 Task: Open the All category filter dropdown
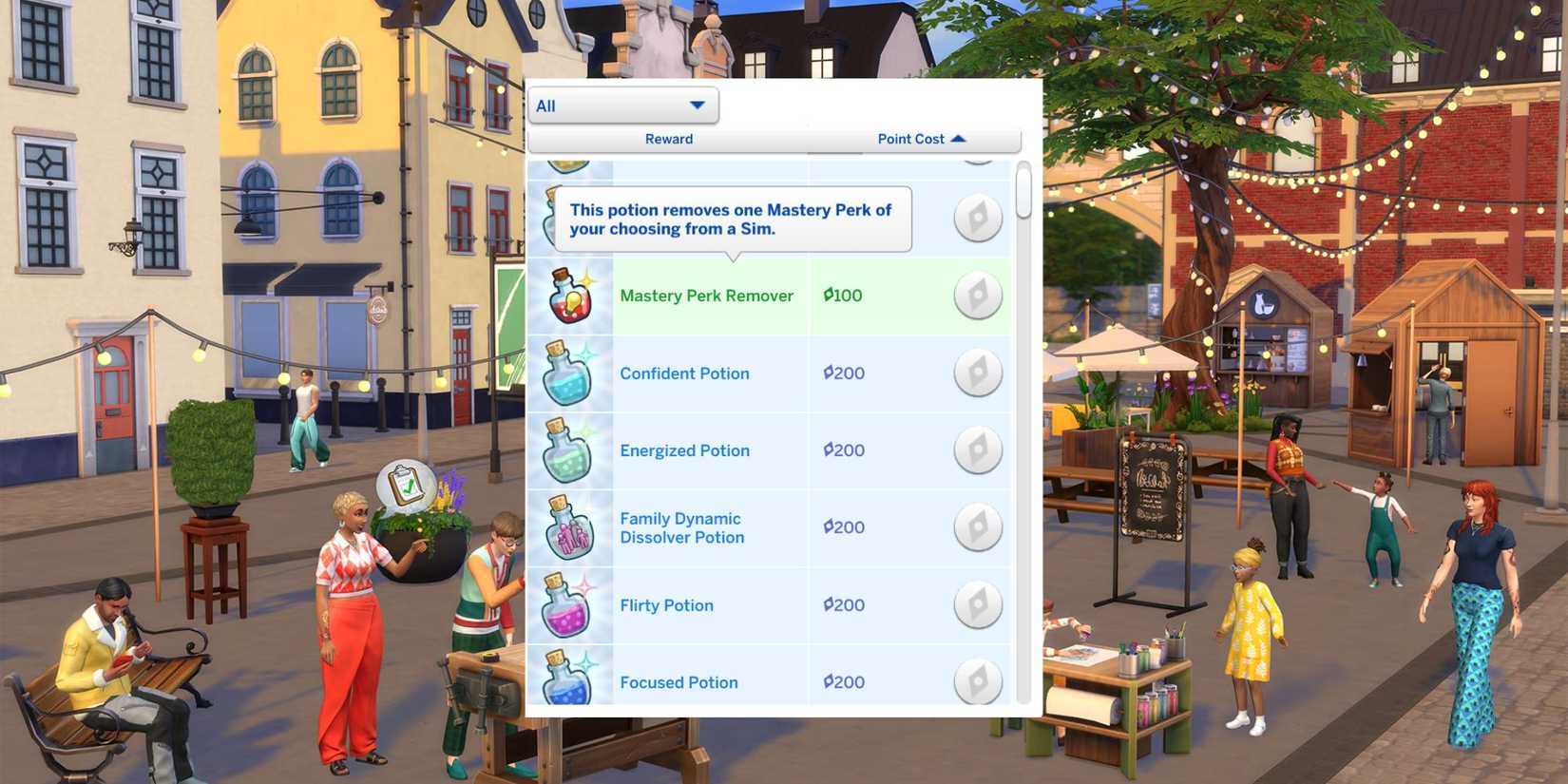[x=622, y=105]
